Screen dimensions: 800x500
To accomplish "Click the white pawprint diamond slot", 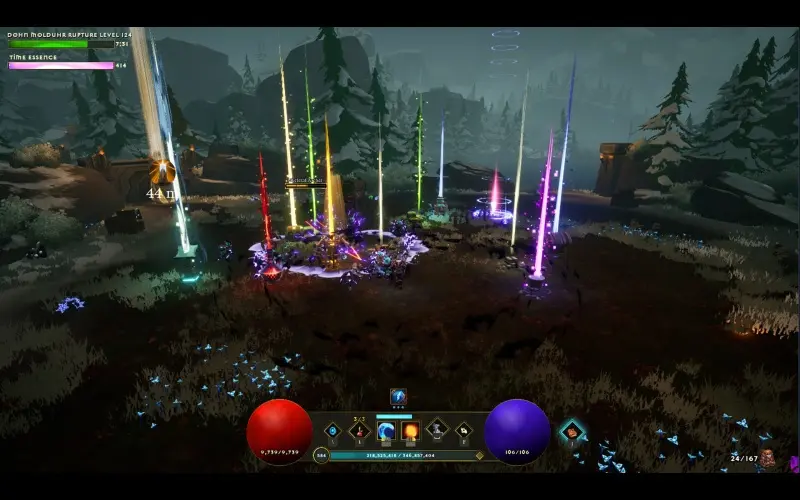I will 464,431.
